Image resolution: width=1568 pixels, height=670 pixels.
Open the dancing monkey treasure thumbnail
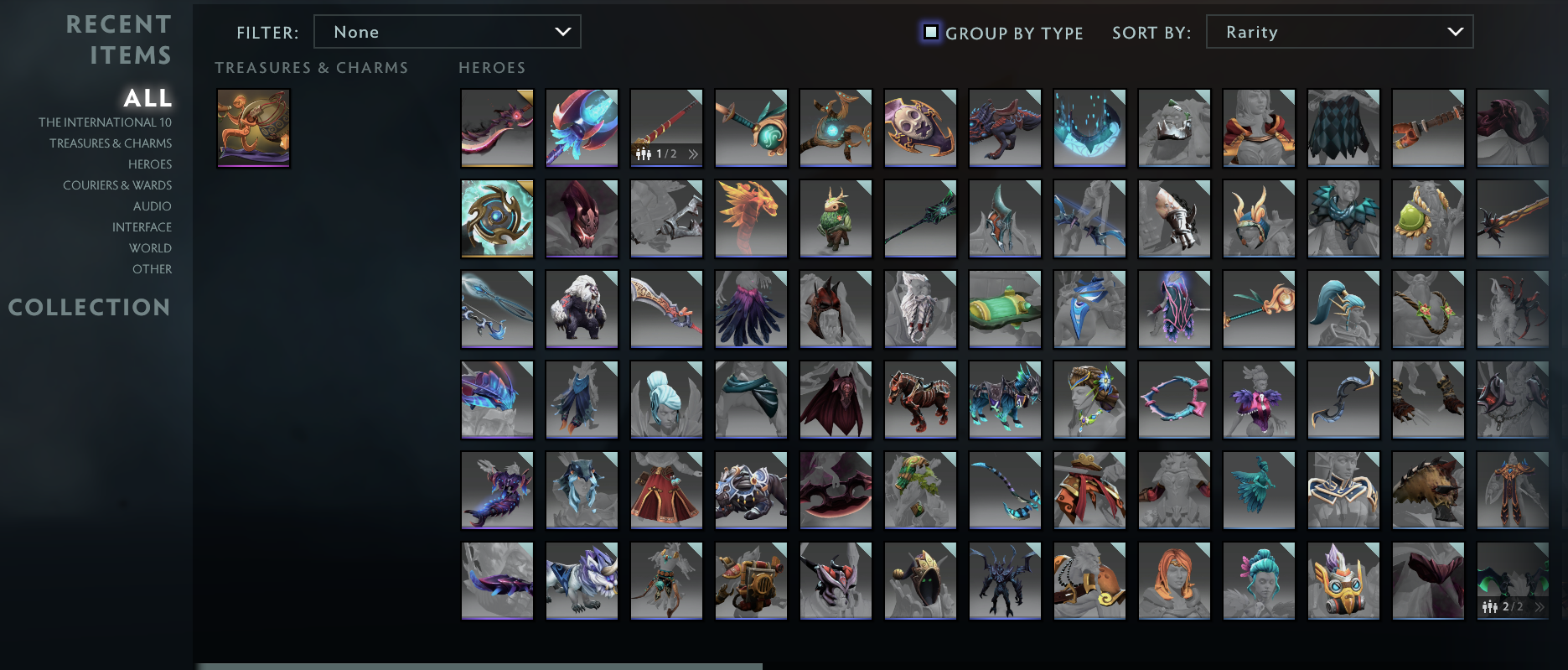(253, 127)
